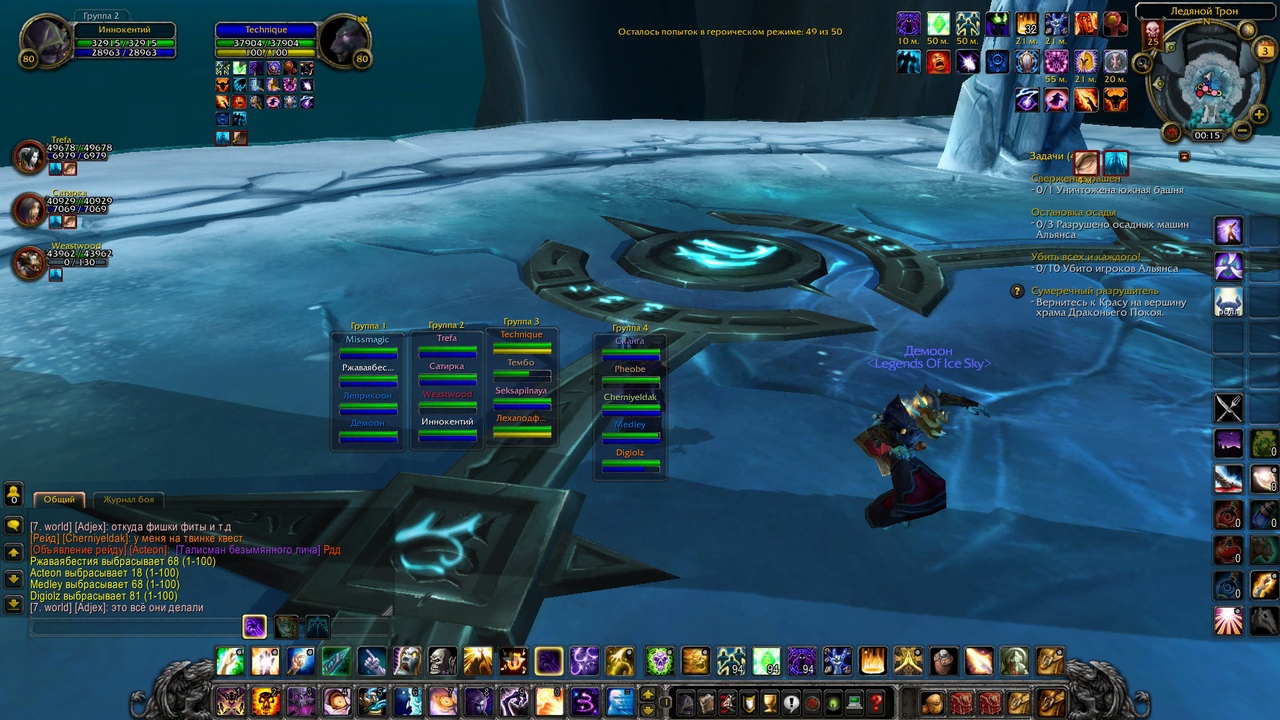Click the chat speech bubble button
The image size is (1280, 720).
point(14,525)
